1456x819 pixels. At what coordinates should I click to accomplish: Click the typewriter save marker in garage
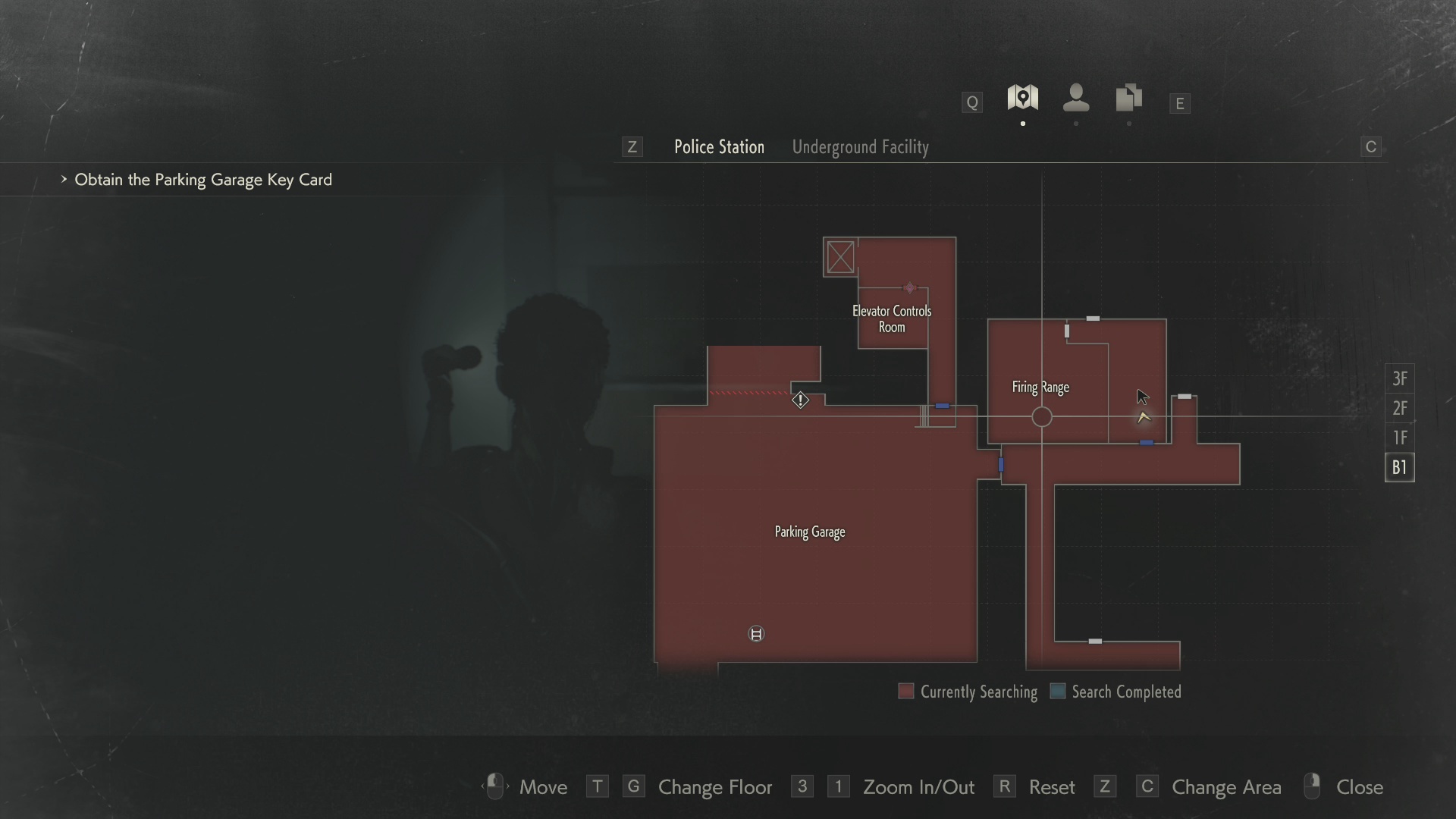click(x=756, y=634)
